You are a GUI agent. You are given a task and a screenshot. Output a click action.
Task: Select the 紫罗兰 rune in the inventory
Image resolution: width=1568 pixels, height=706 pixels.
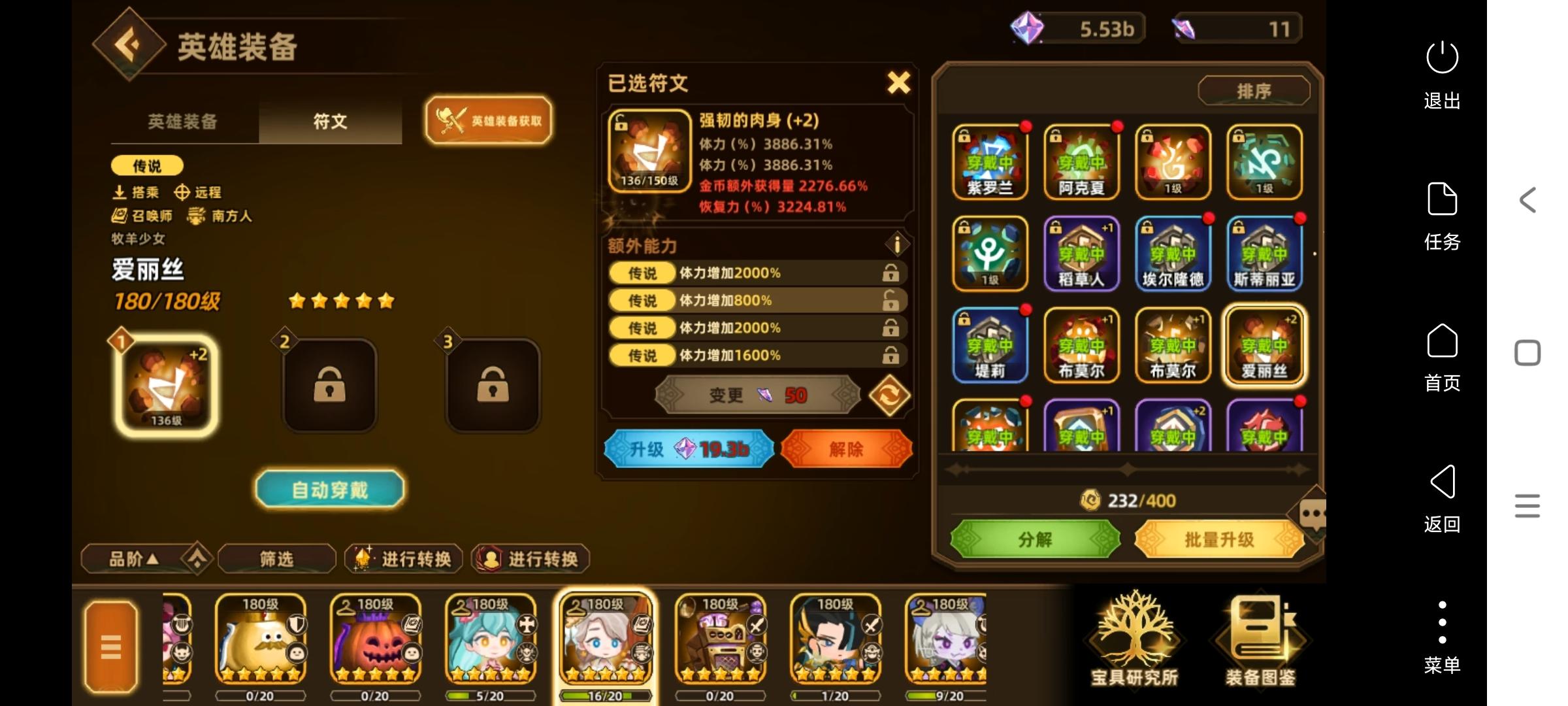tap(990, 162)
